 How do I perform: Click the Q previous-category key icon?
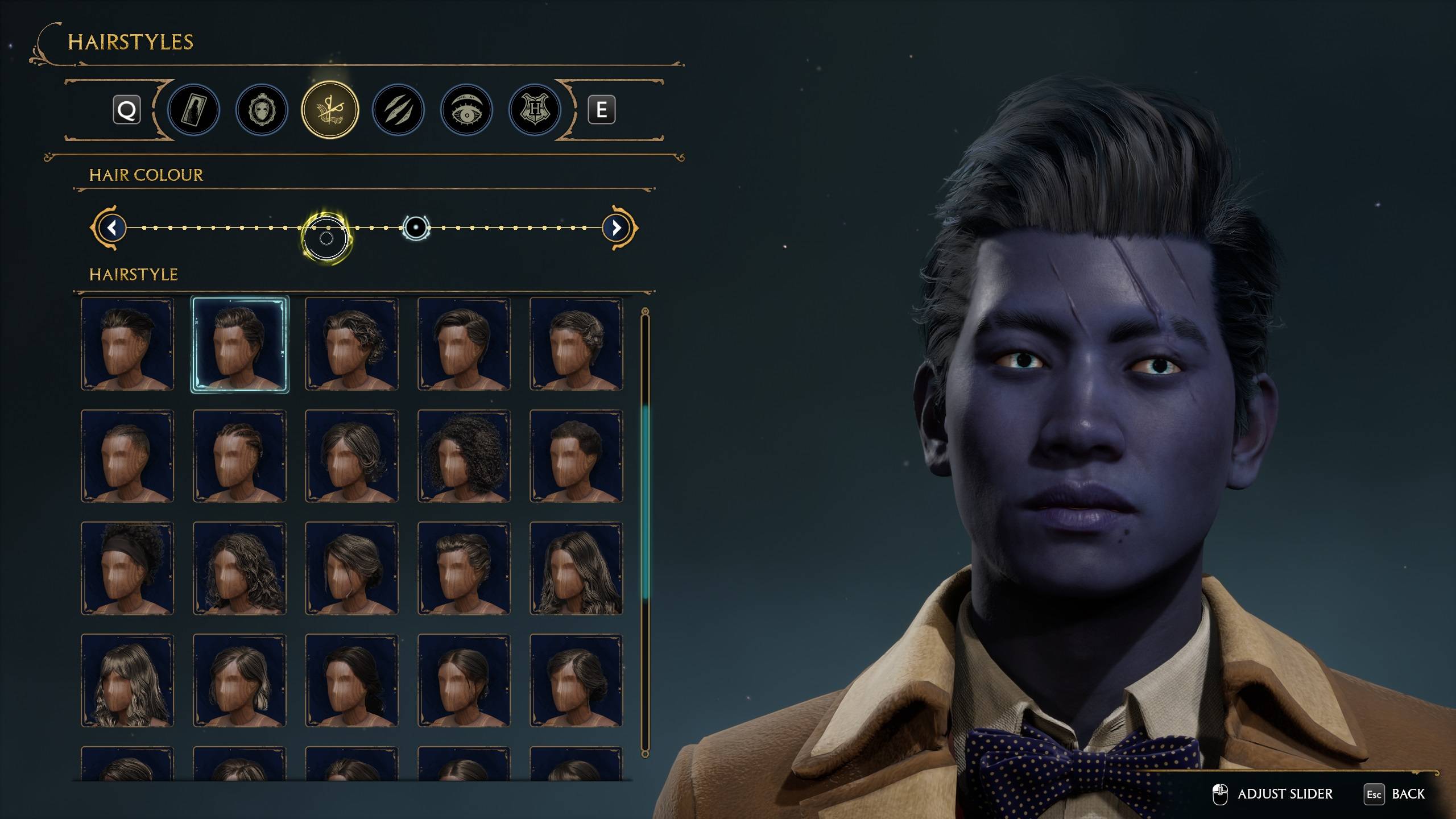click(x=127, y=110)
